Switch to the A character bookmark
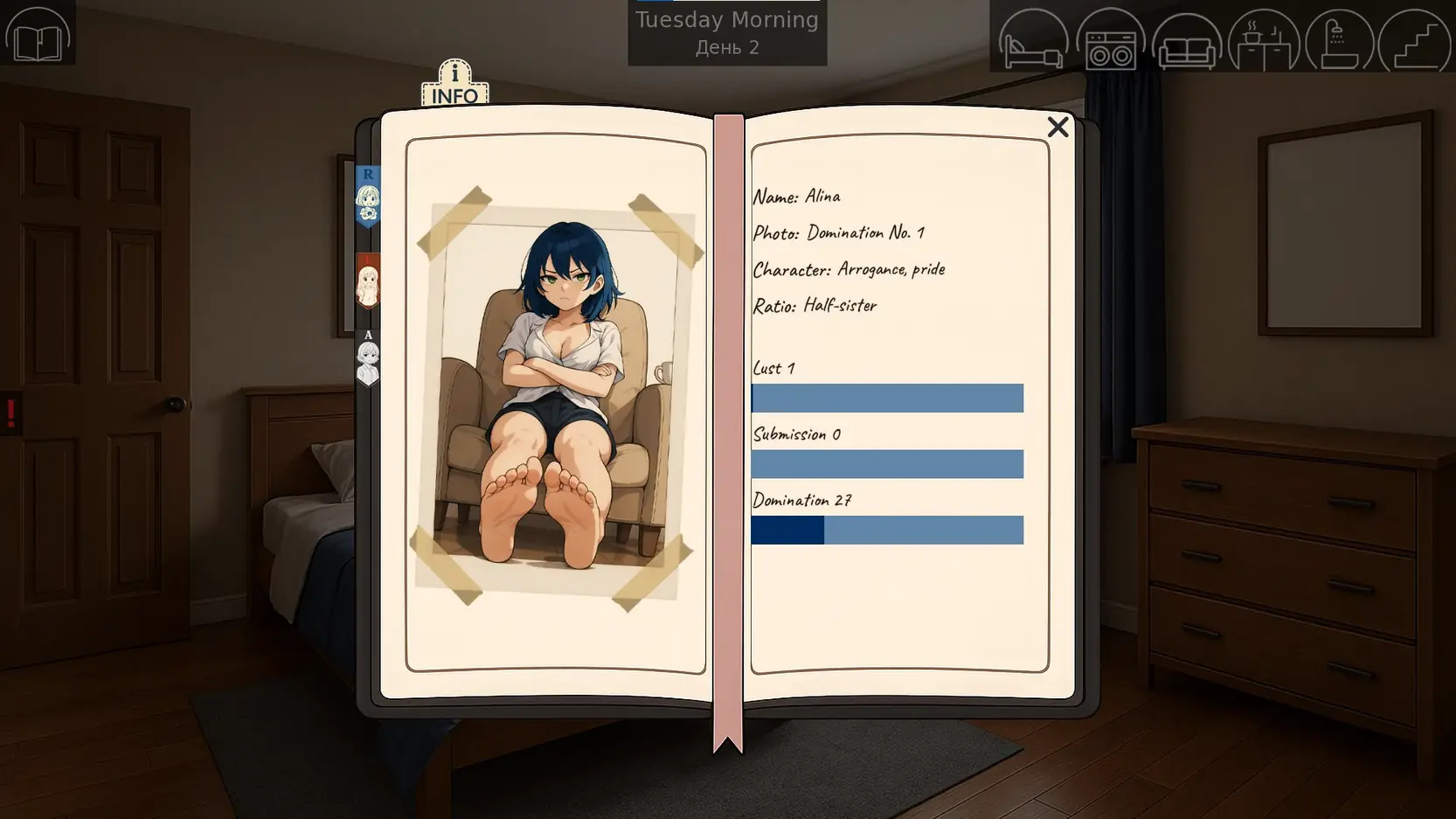The width and height of the screenshot is (1456, 819). point(368,357)
